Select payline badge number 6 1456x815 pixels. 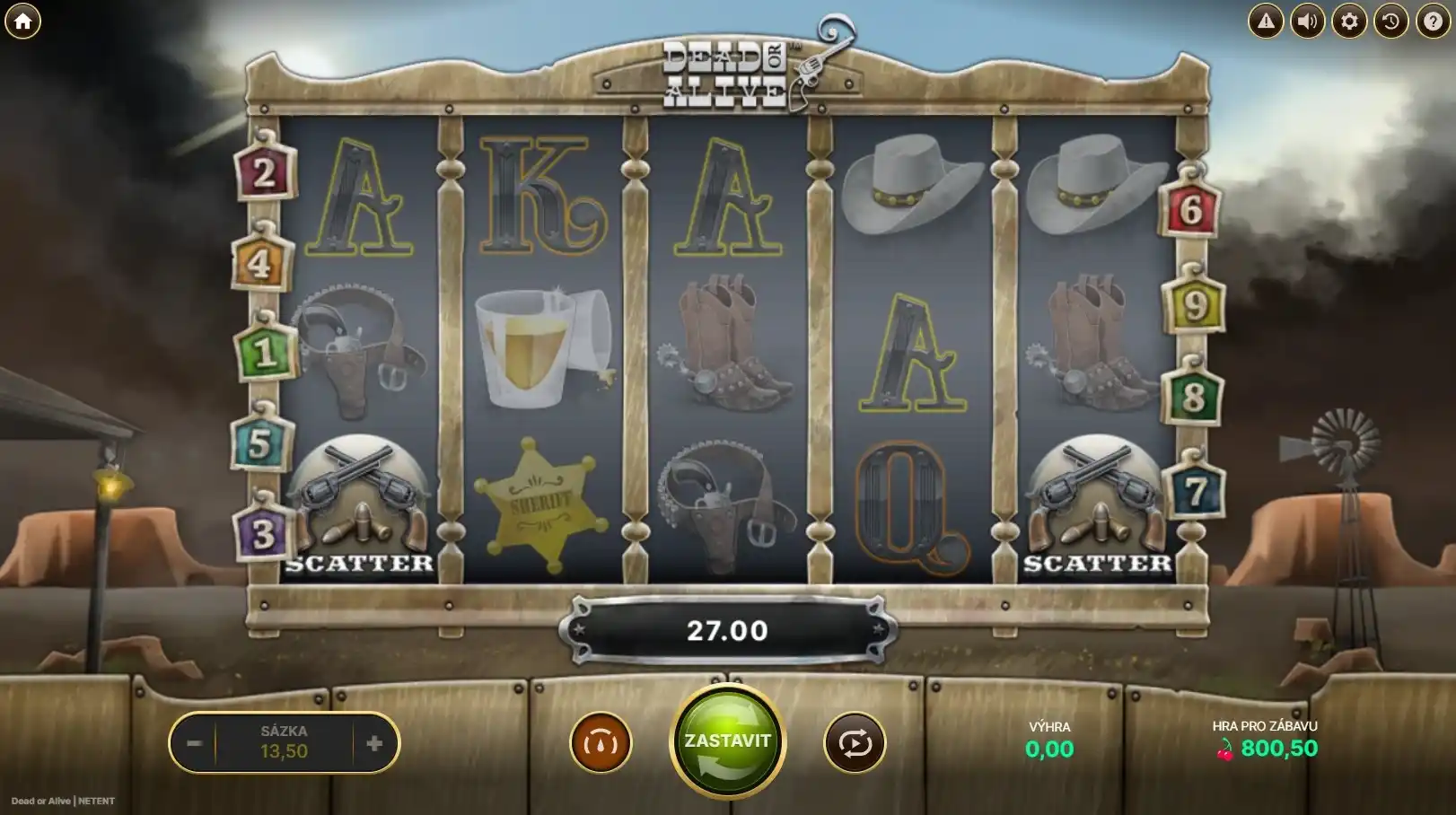pos(1190,209)
